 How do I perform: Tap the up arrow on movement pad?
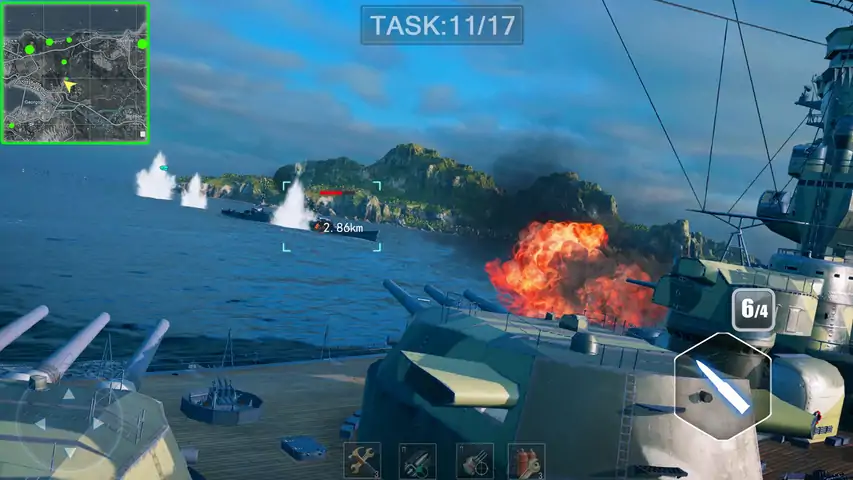pyautogui.click(x=68, y=394)
